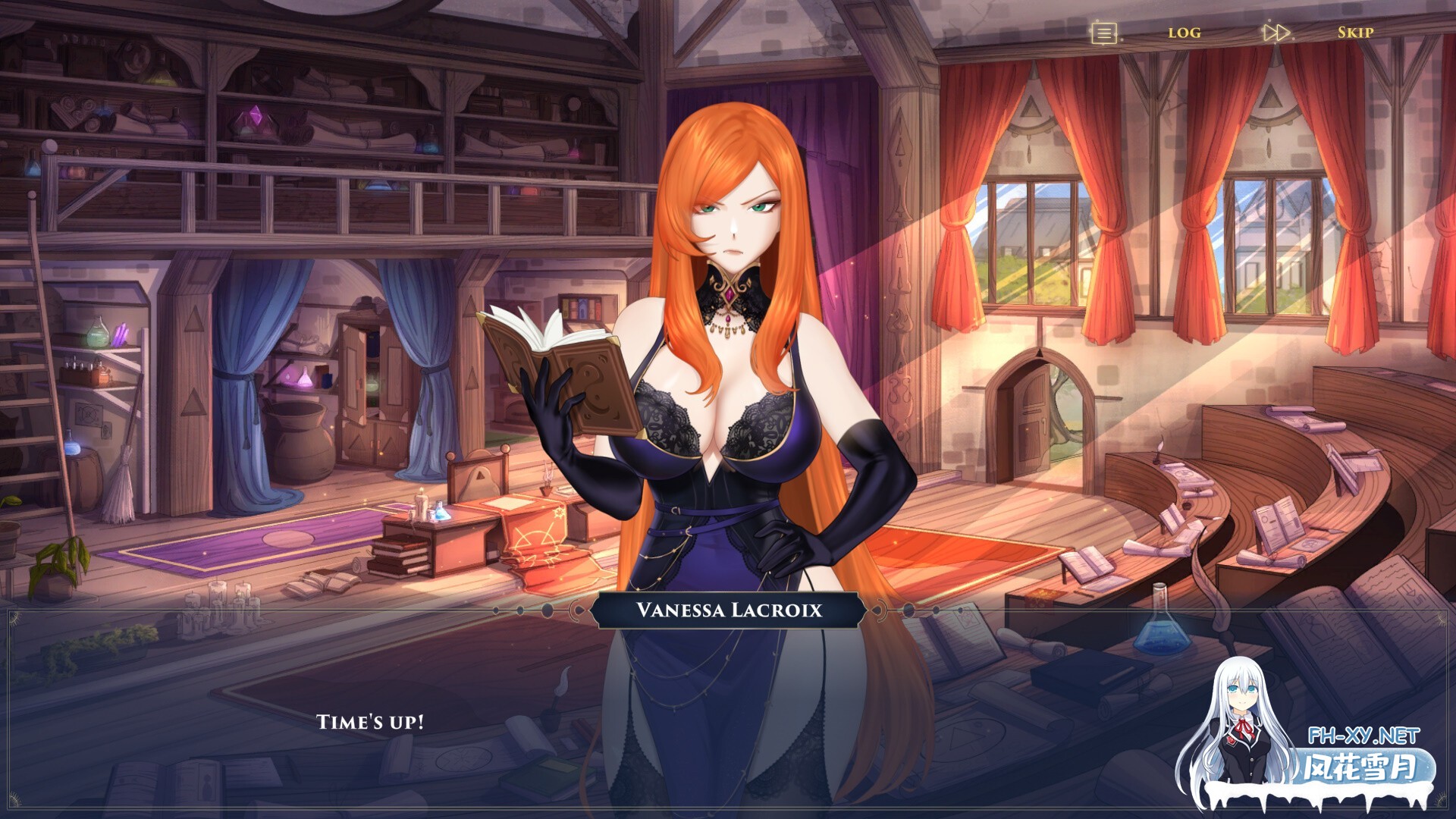The width and height of the screenshot is (1456, 819).
Task: Open the dialogue history via the Log icon
Action: 1104,32
